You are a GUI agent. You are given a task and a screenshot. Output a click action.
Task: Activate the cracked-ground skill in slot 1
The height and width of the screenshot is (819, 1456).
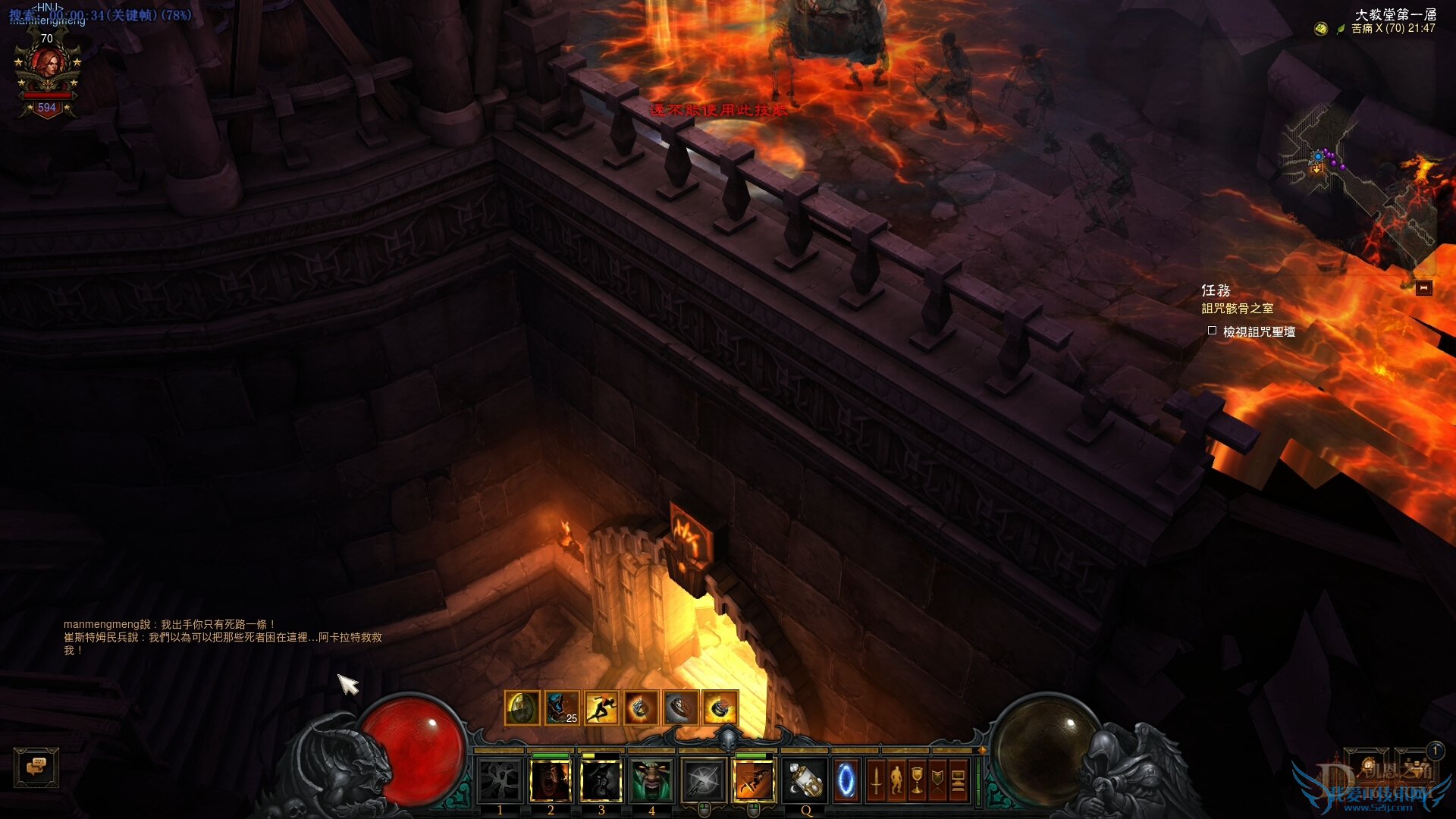click(500, 781)
